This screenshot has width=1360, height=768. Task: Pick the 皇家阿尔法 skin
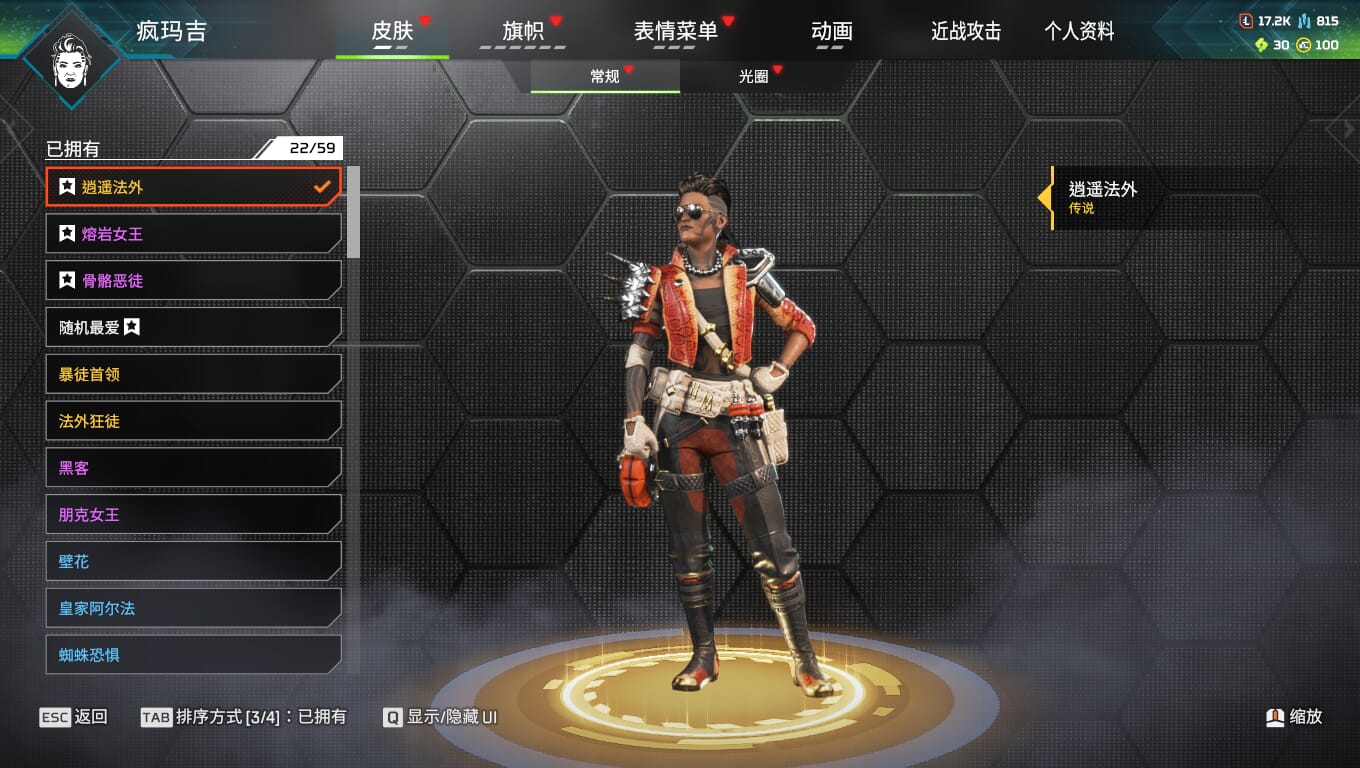point(193,608)
